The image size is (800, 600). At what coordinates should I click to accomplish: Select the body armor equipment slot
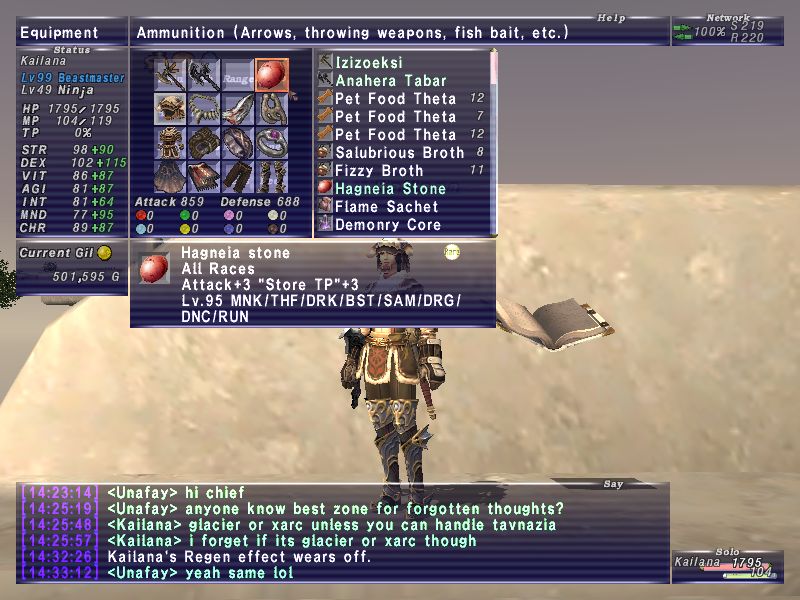(171, 142)
